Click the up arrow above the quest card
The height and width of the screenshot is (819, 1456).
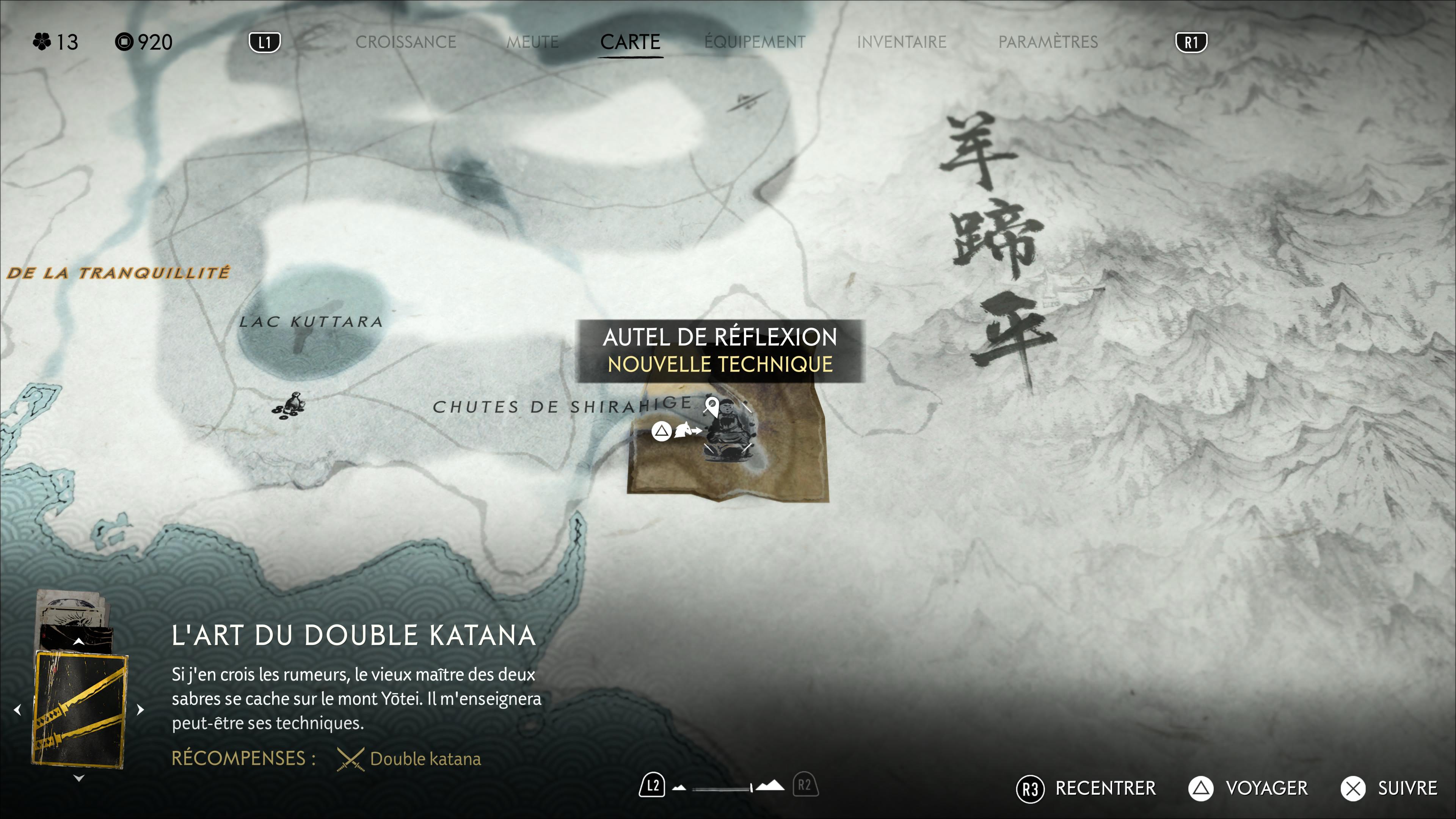(79, 642)
